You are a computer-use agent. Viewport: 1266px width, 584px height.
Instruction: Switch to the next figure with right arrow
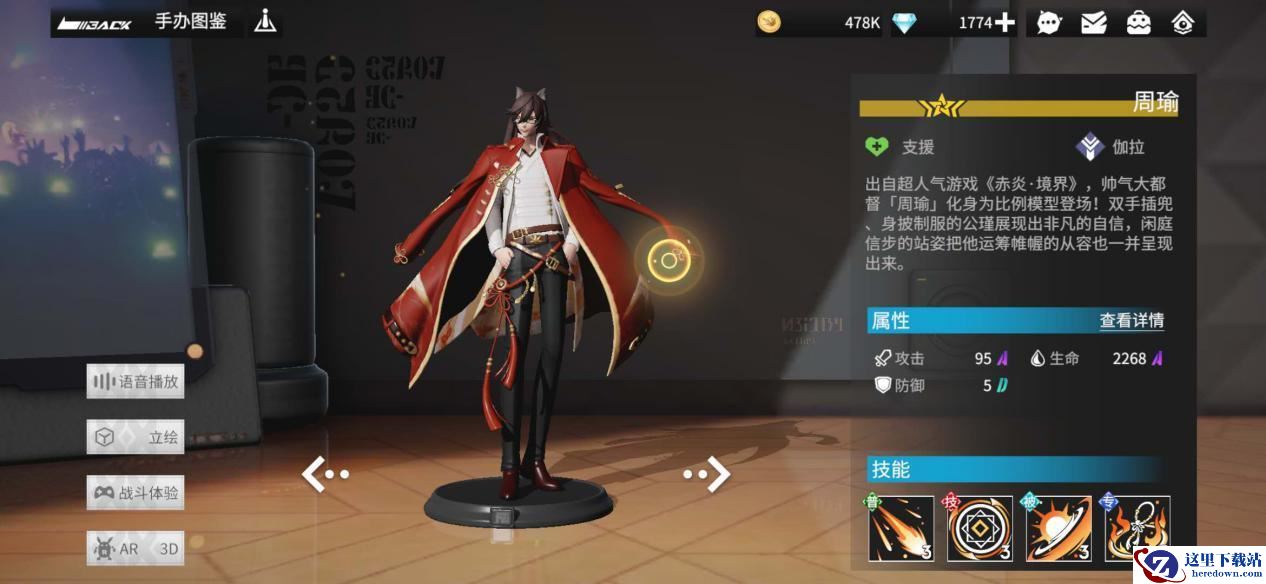pos(708,474)
